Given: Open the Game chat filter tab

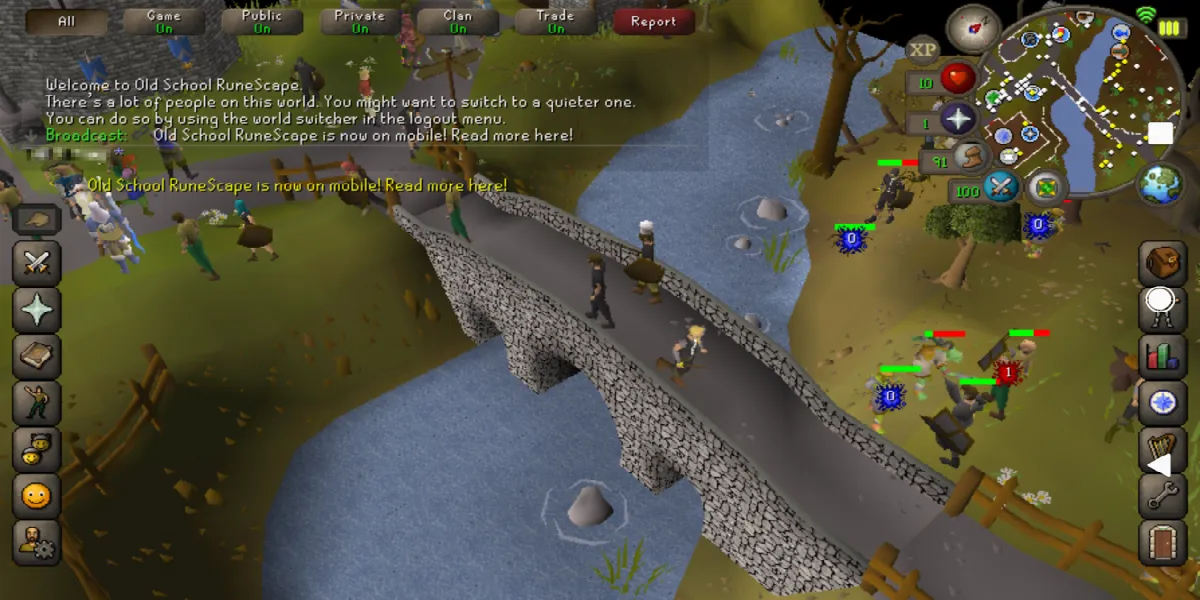Looking at the screenshot, I should click(164, 21).
